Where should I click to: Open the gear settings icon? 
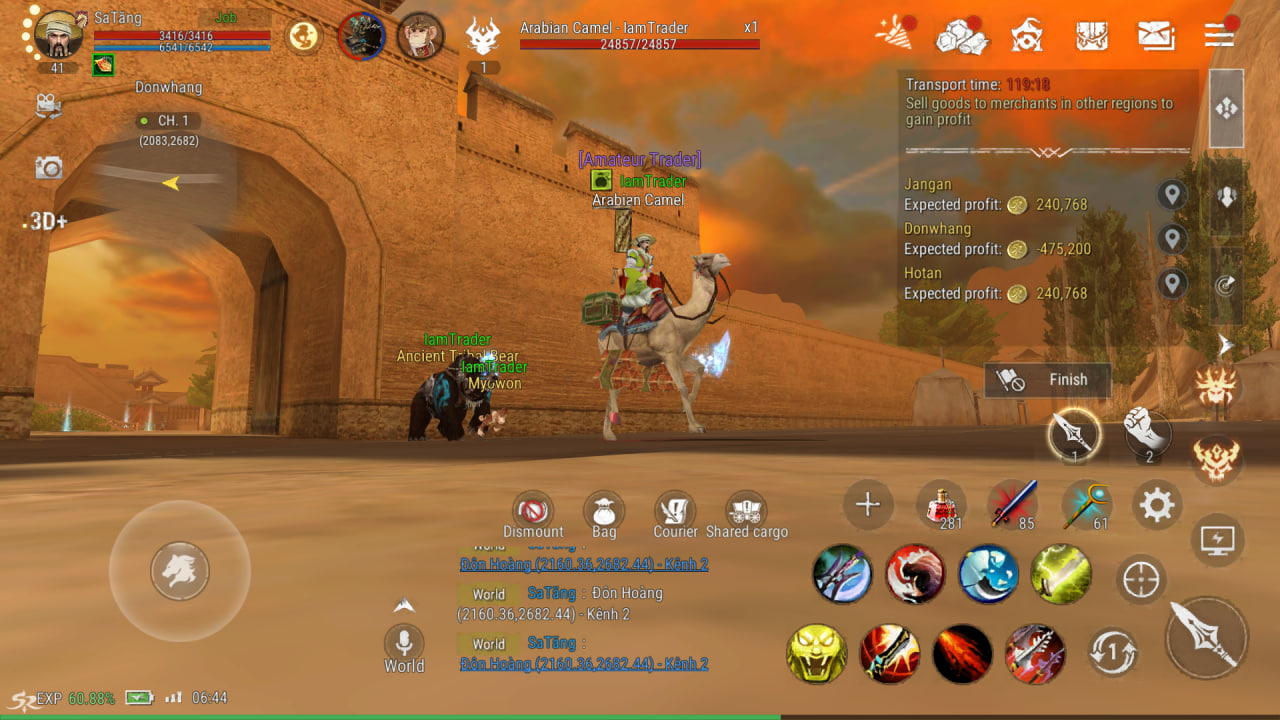click(1157, 506)
